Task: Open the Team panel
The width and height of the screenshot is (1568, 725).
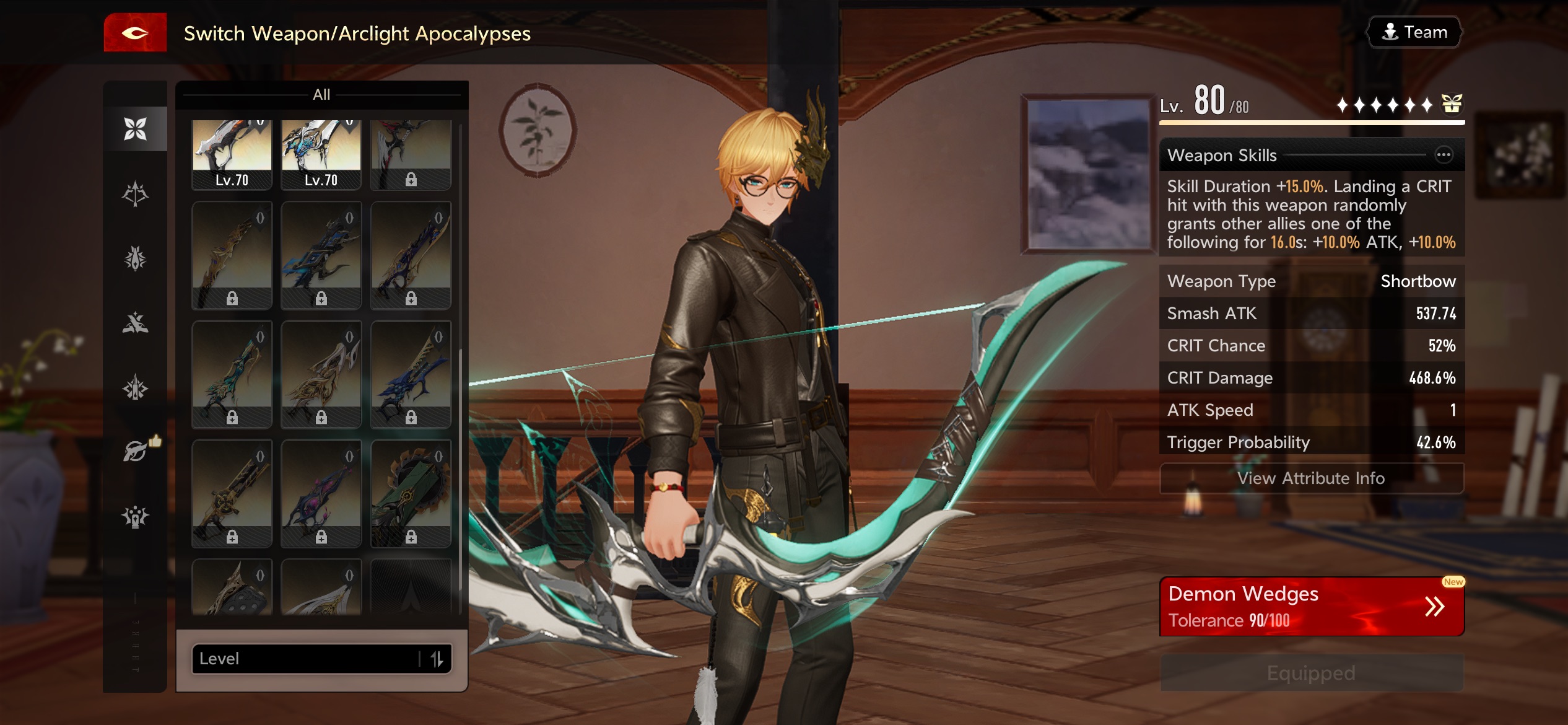Action: tap(1414, 32)
